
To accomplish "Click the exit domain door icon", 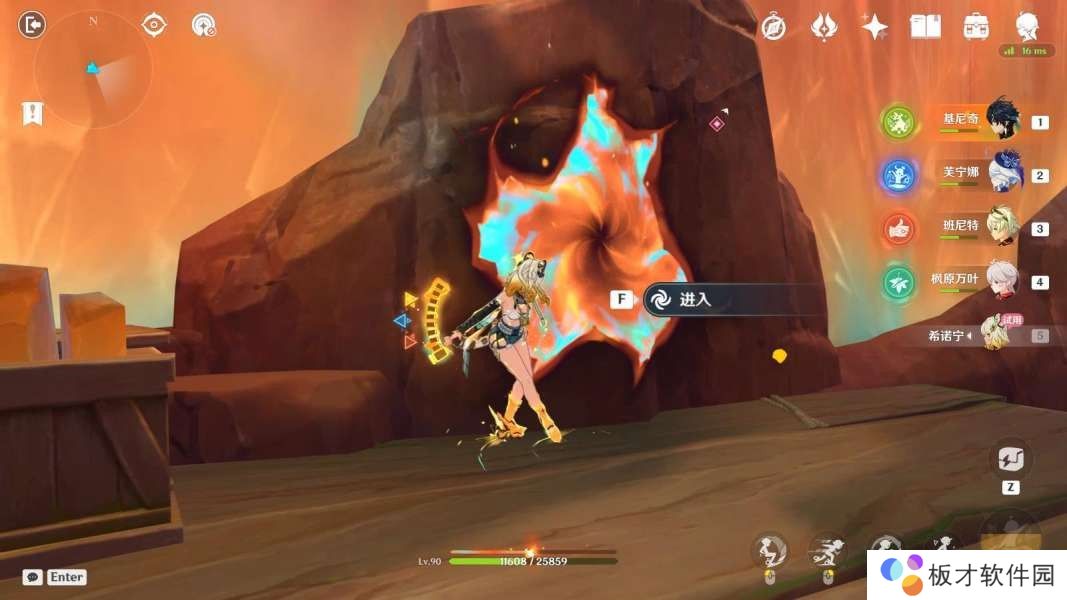I will (x=33, y=24).
